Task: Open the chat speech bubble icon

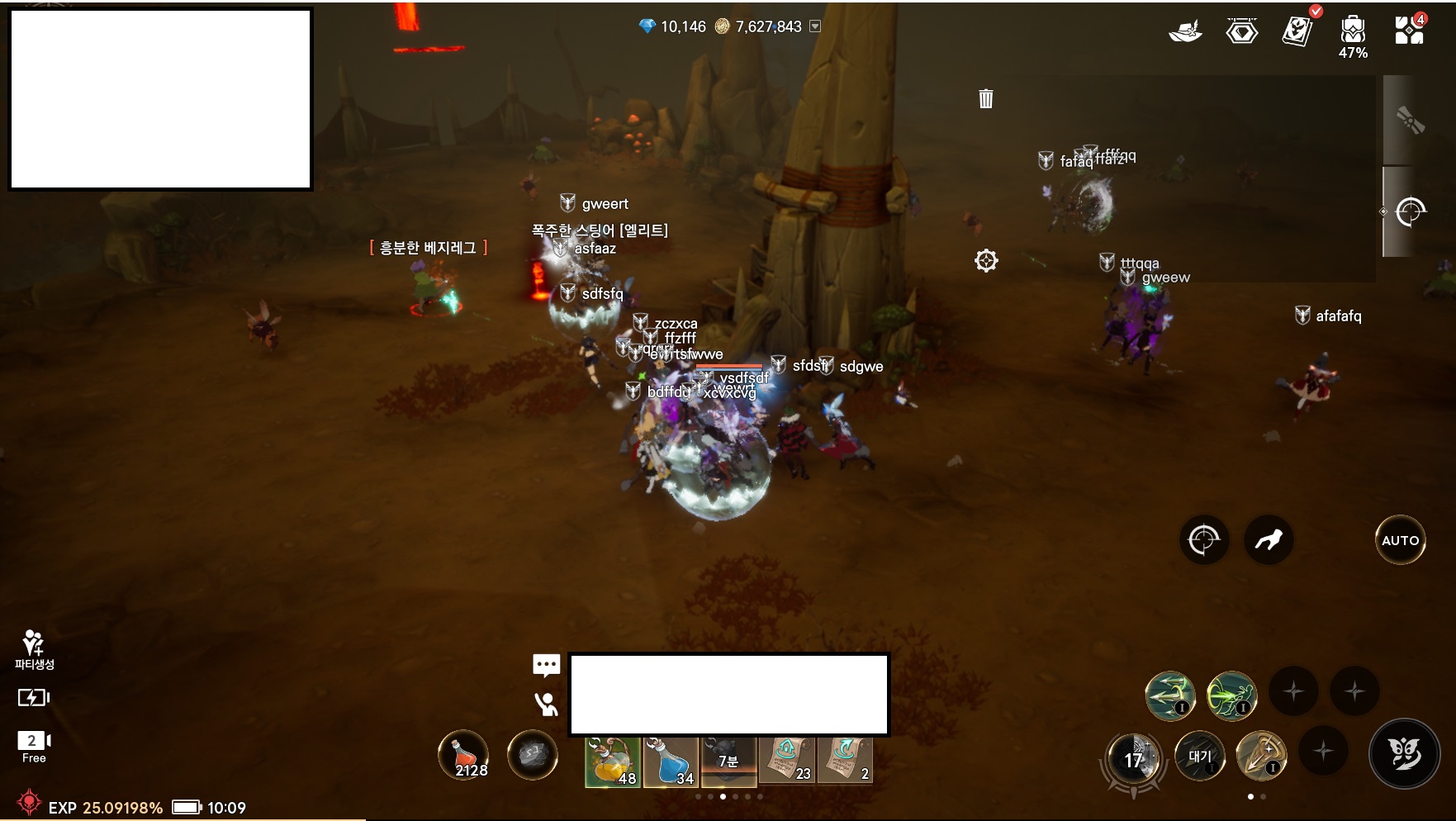Action: pyautogui.click(x=547, y=664)
